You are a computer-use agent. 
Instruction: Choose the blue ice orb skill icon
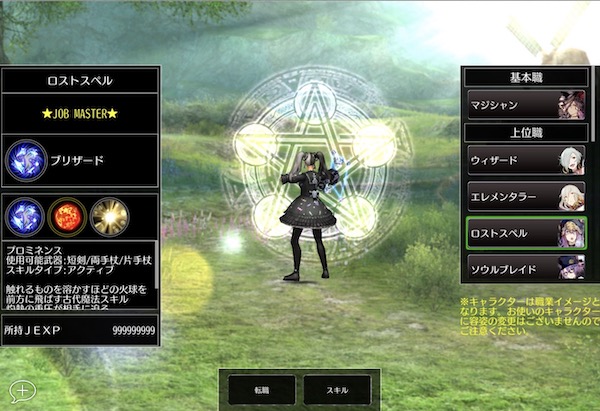pos(24,216)
